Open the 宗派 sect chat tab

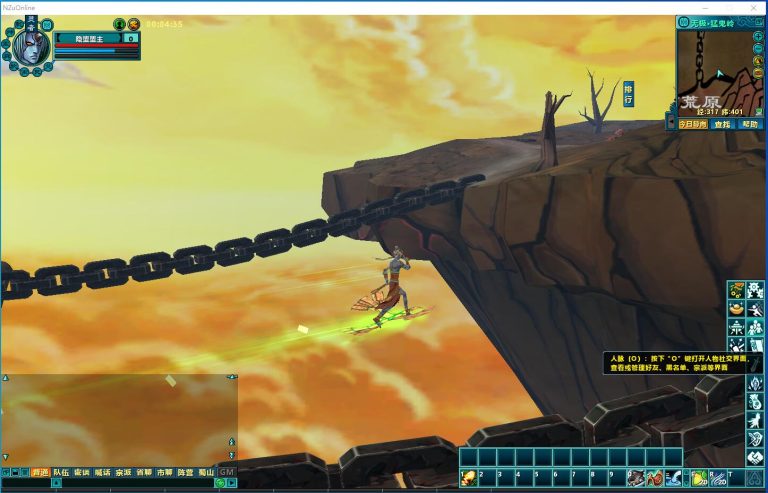(x=123, y=472)
